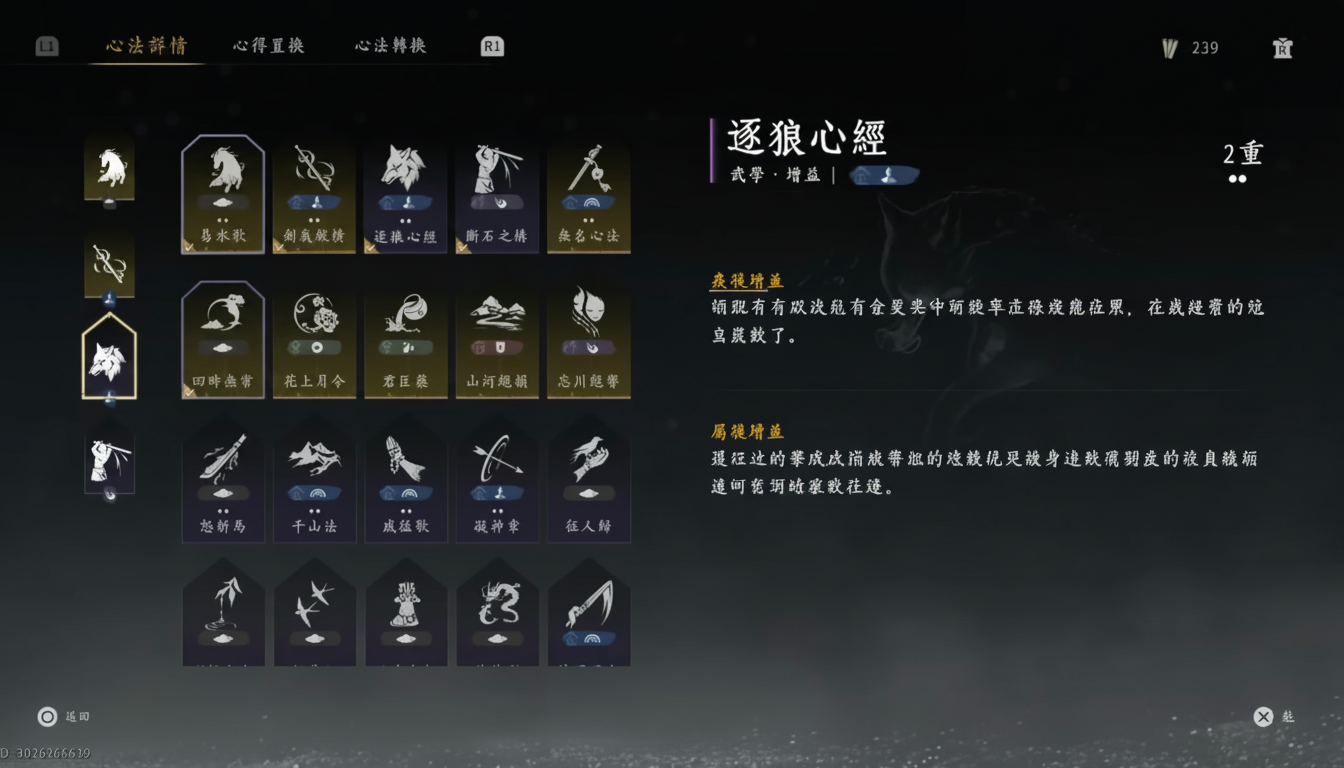The width and height of the screenshot is (1344, 768).
Task: Open the moon-flower card 花上月令
Action: [x=315, y=340]
